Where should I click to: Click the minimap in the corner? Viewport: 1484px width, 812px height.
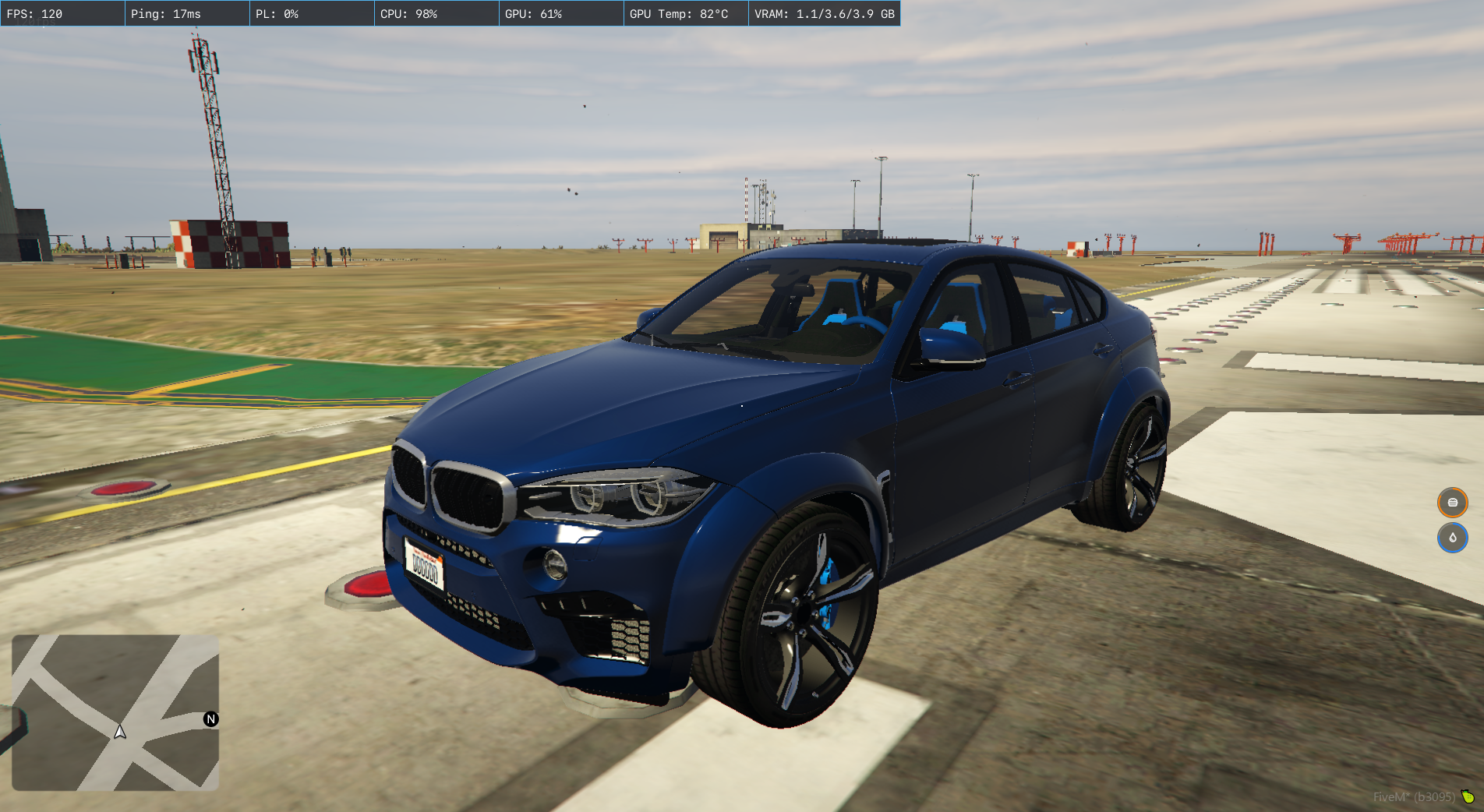(115, 712)
